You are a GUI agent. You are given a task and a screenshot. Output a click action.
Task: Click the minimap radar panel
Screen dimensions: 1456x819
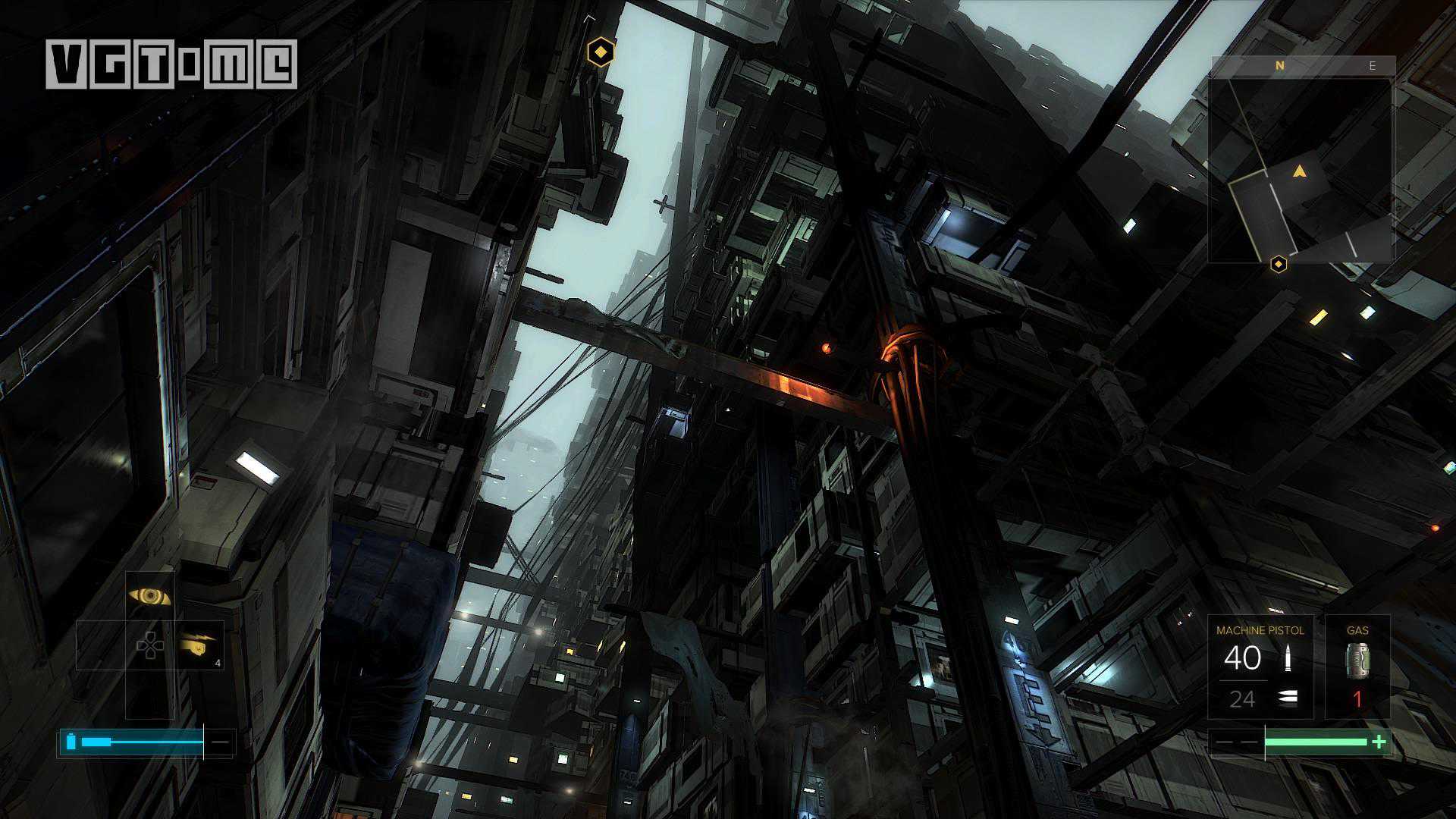click(1300, 170)
